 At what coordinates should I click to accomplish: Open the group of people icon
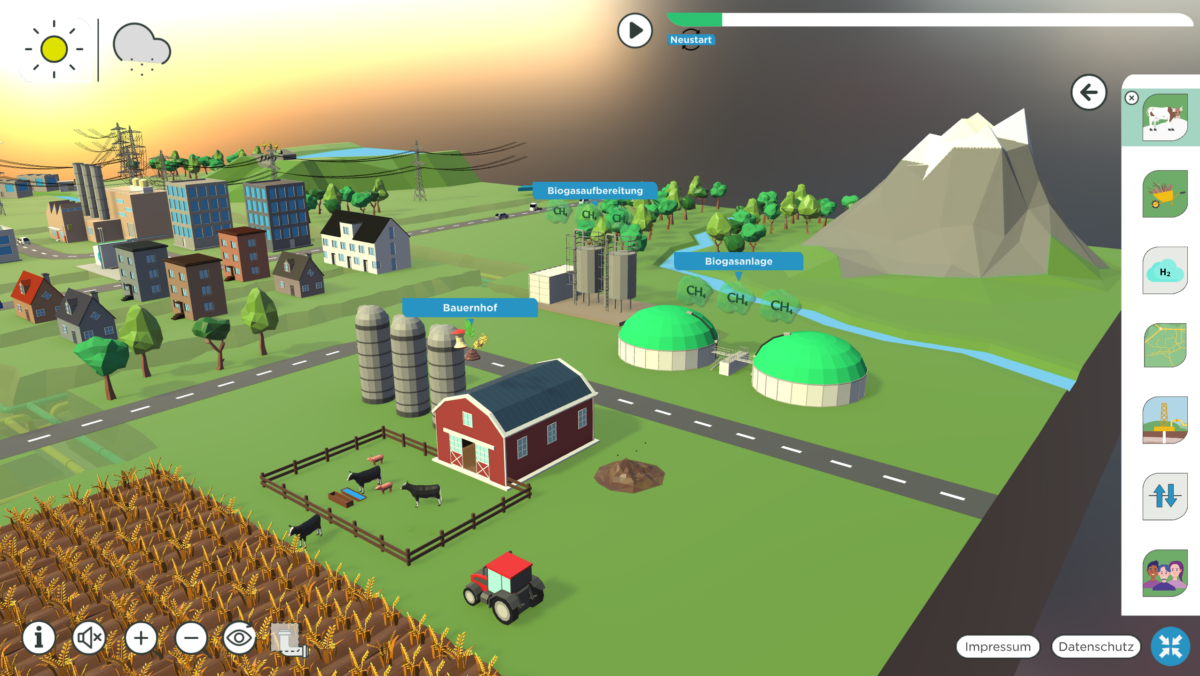[1165, 573]
